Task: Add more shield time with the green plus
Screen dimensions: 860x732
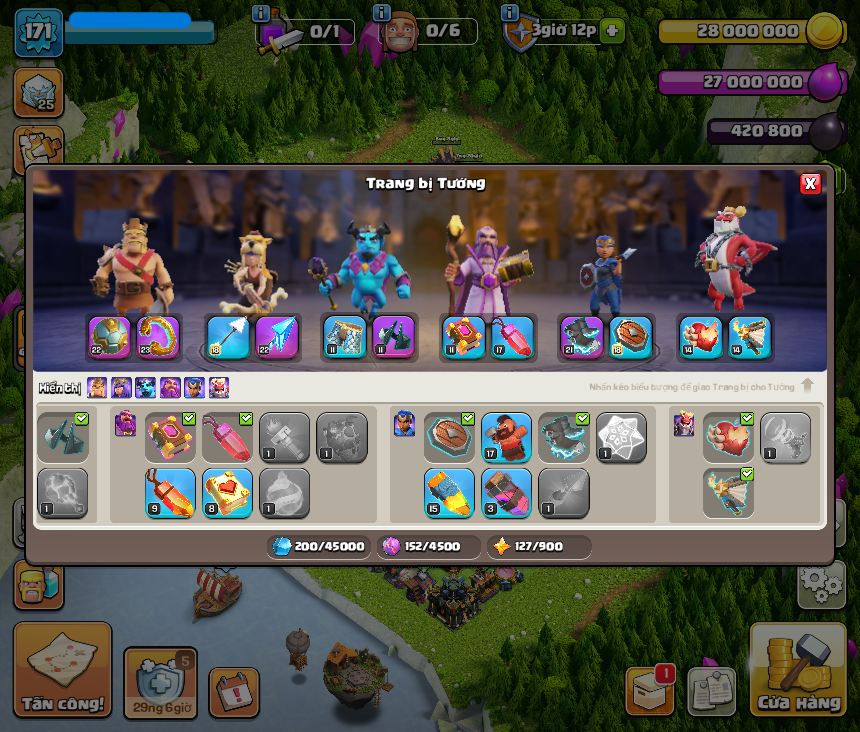Action: (x=613, y=30)
